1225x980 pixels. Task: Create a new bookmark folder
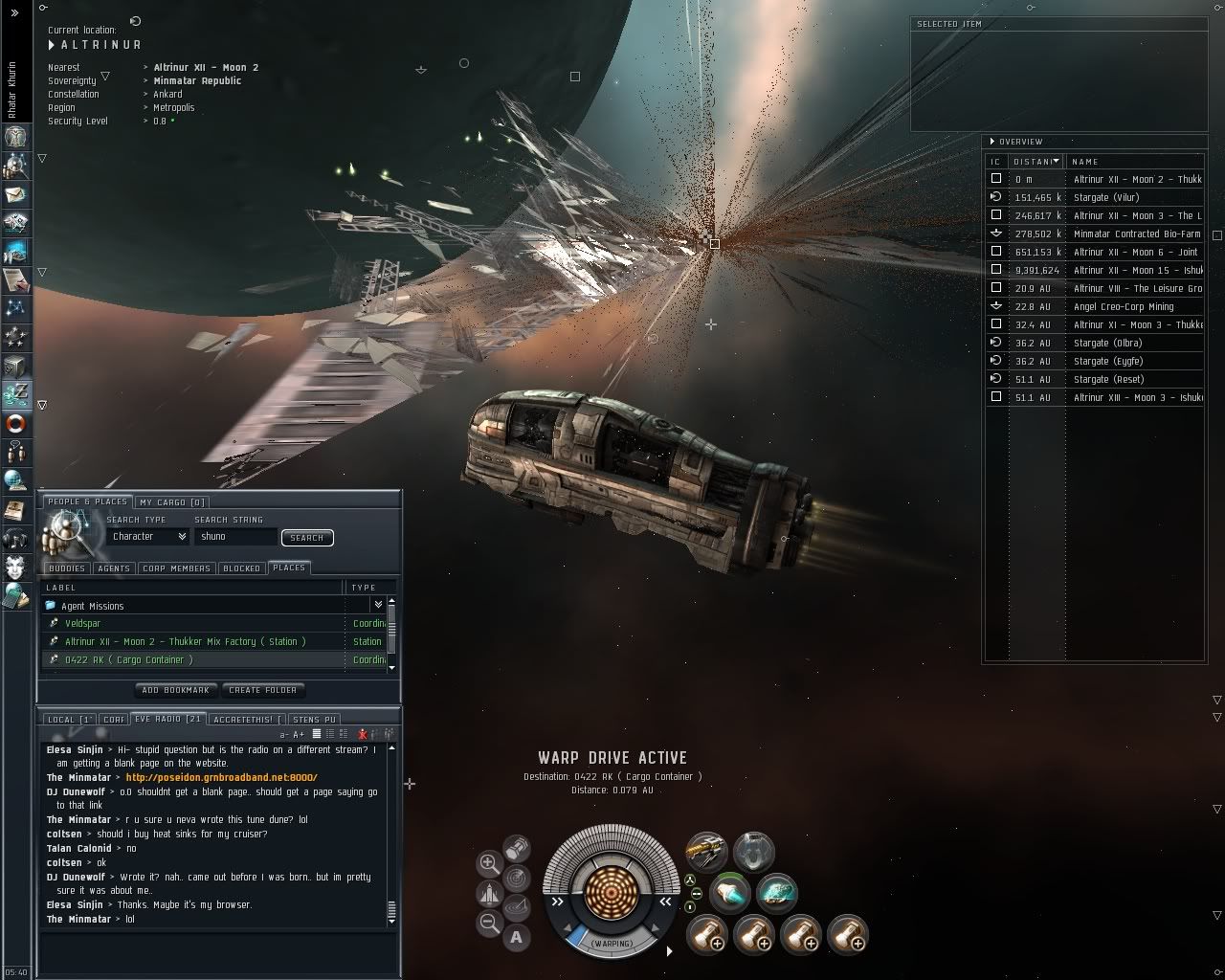coord(263,690)
